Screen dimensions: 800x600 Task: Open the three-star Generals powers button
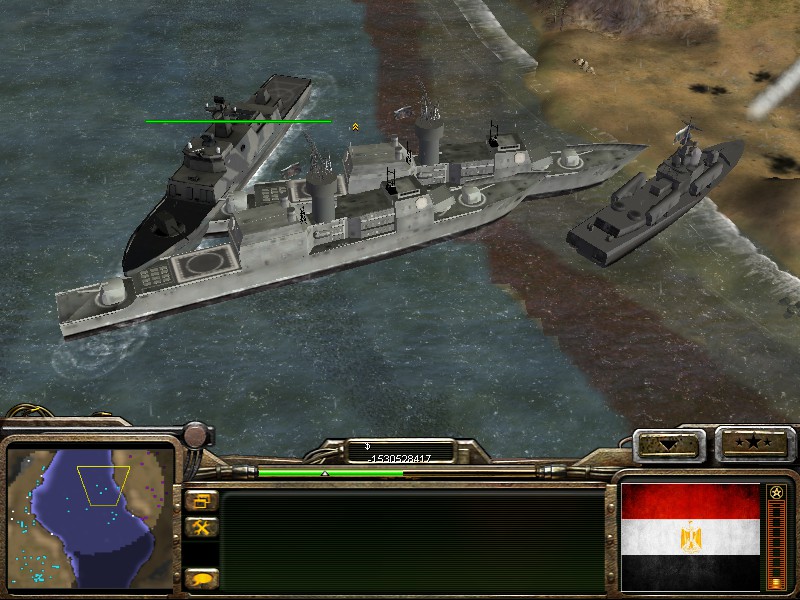click(x=753, y=443)
